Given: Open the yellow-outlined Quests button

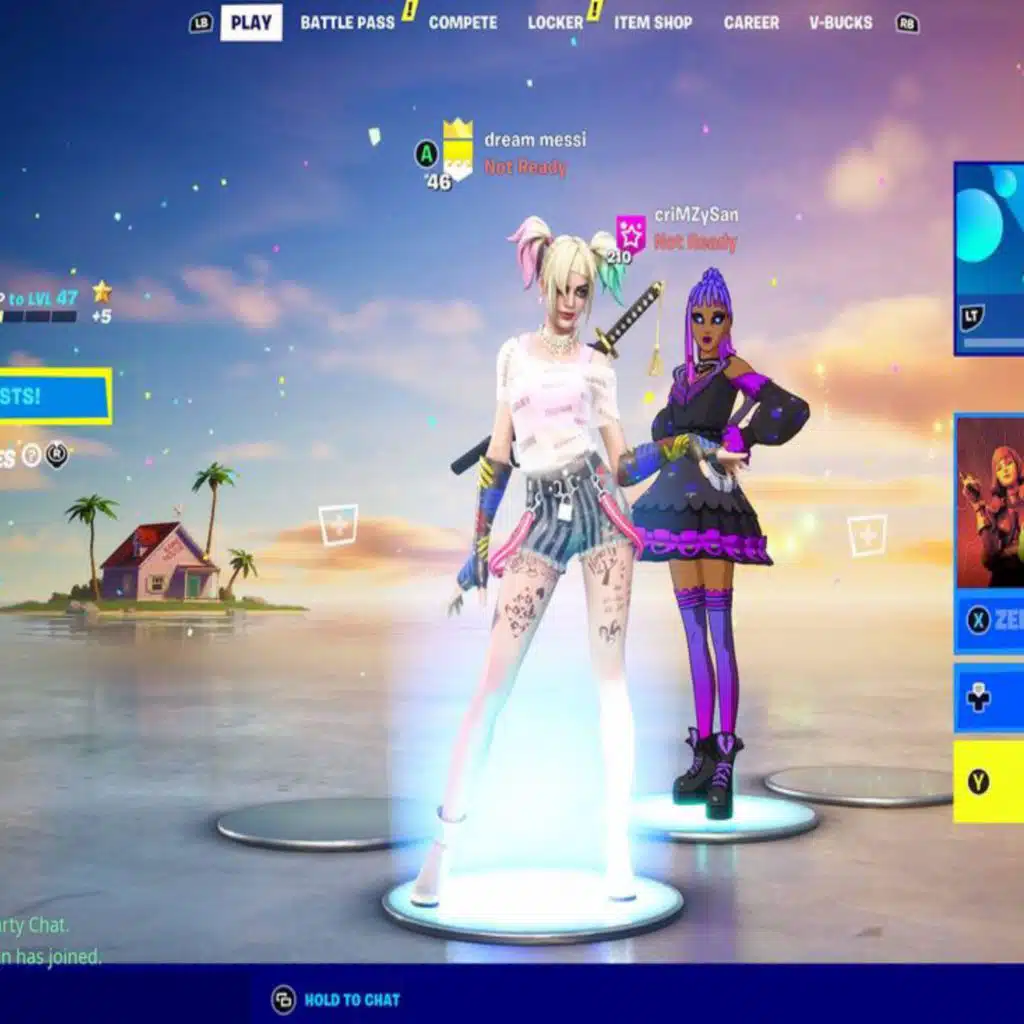Looking at the screenshot, I should tap(55, 396).
